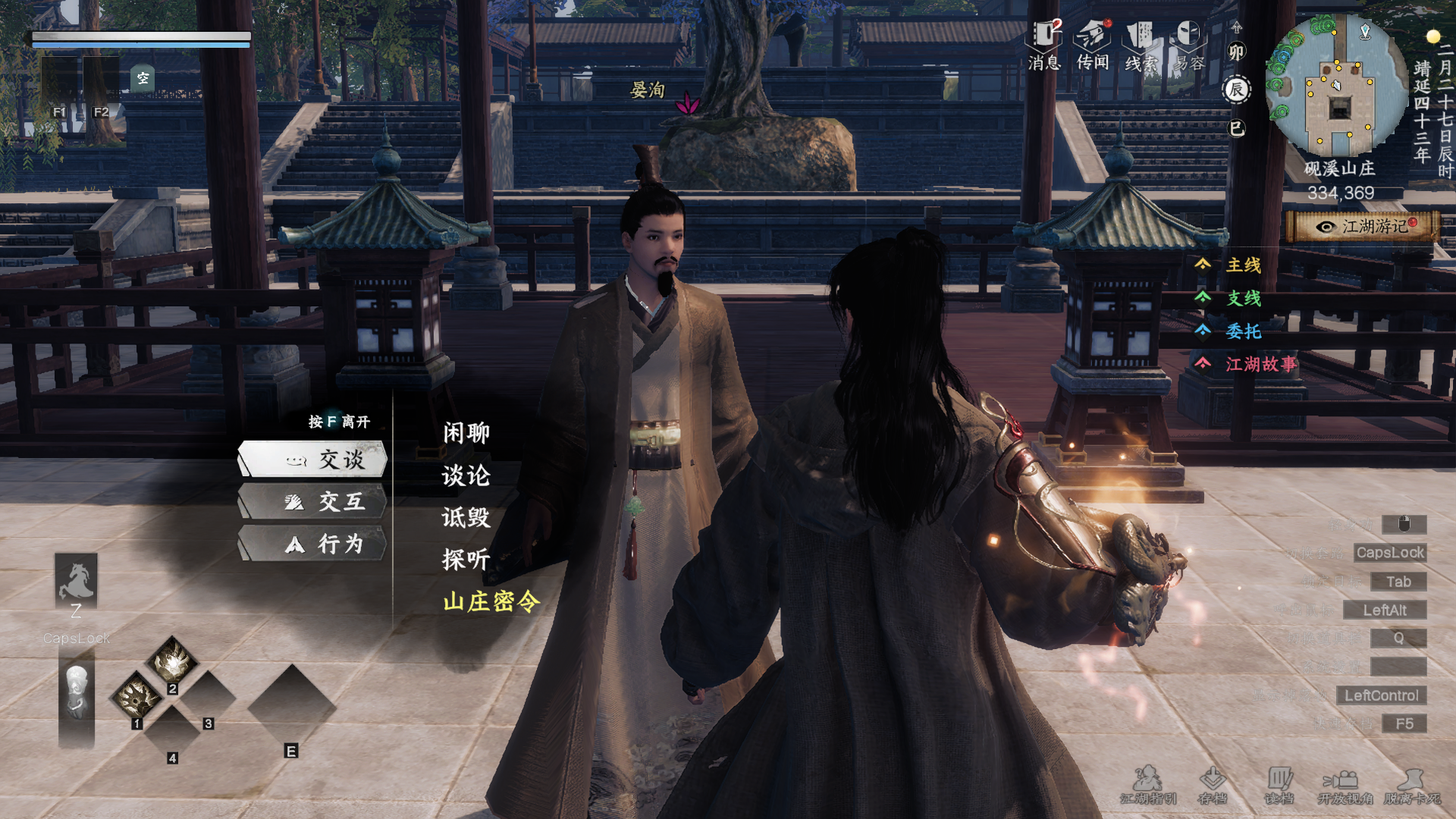Click the circular minimap

1338,87
